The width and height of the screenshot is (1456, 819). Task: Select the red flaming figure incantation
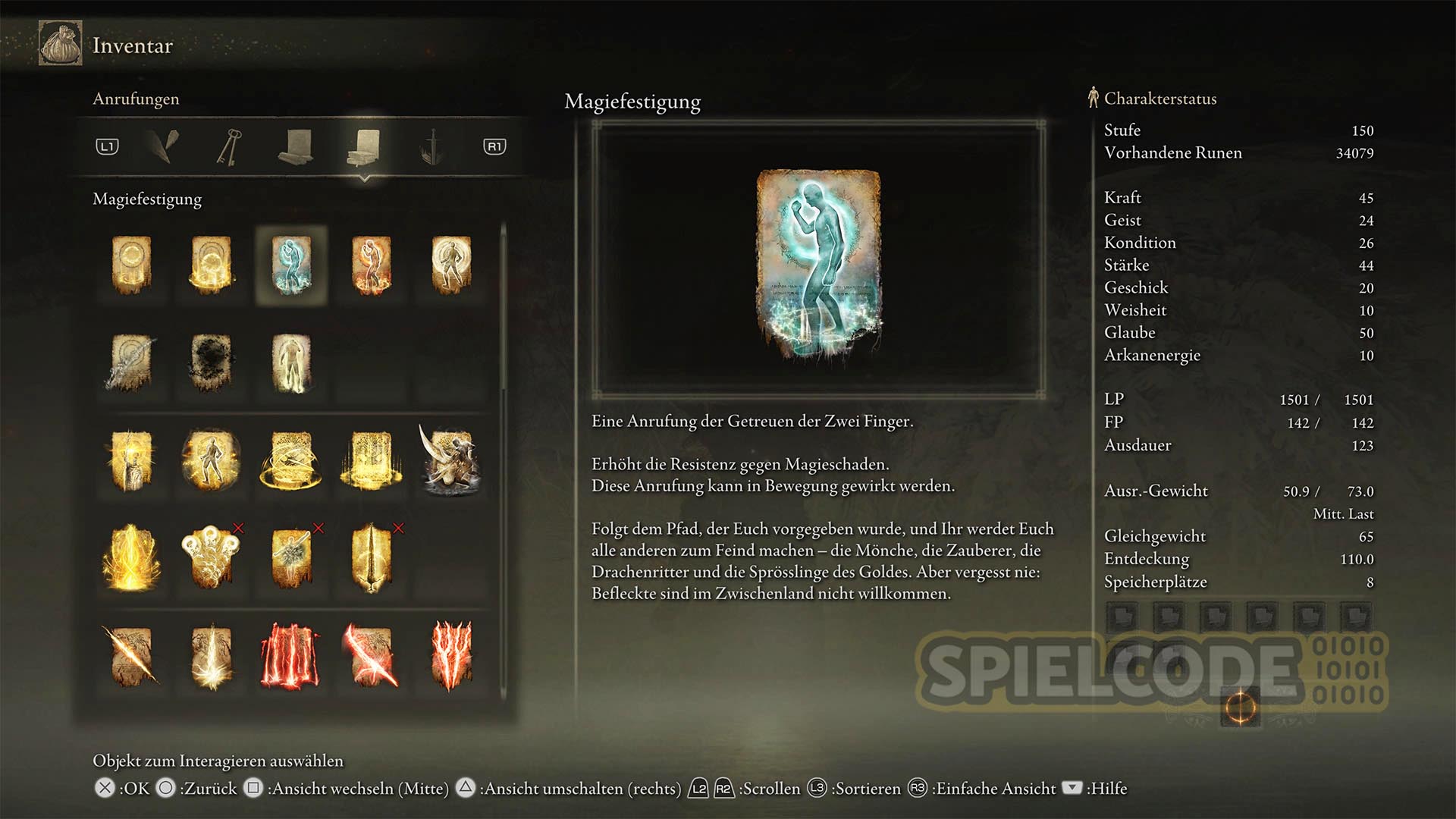click(372, 265)
